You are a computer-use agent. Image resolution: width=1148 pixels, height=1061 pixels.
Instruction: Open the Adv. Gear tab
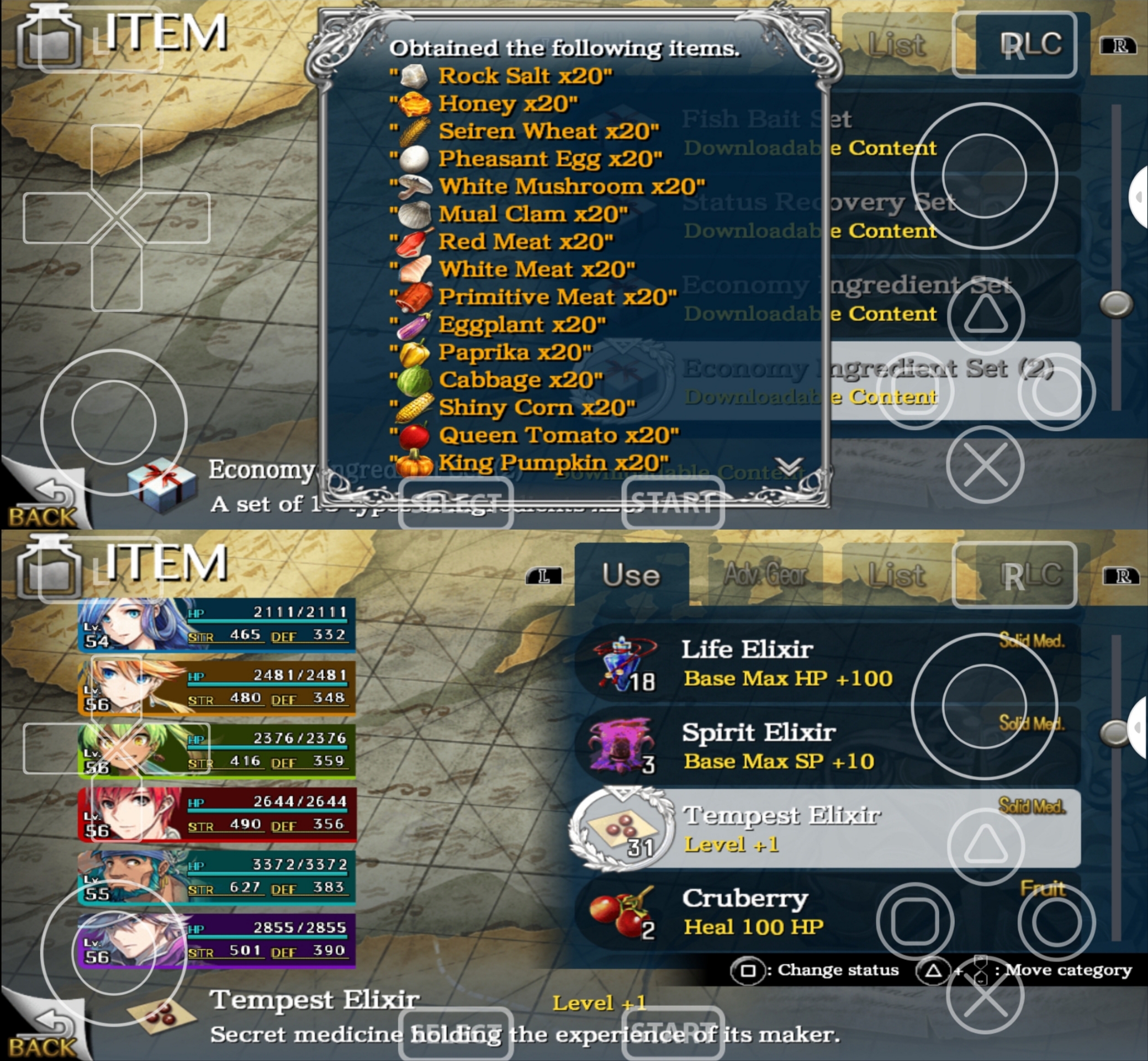[x=765, y=575]
